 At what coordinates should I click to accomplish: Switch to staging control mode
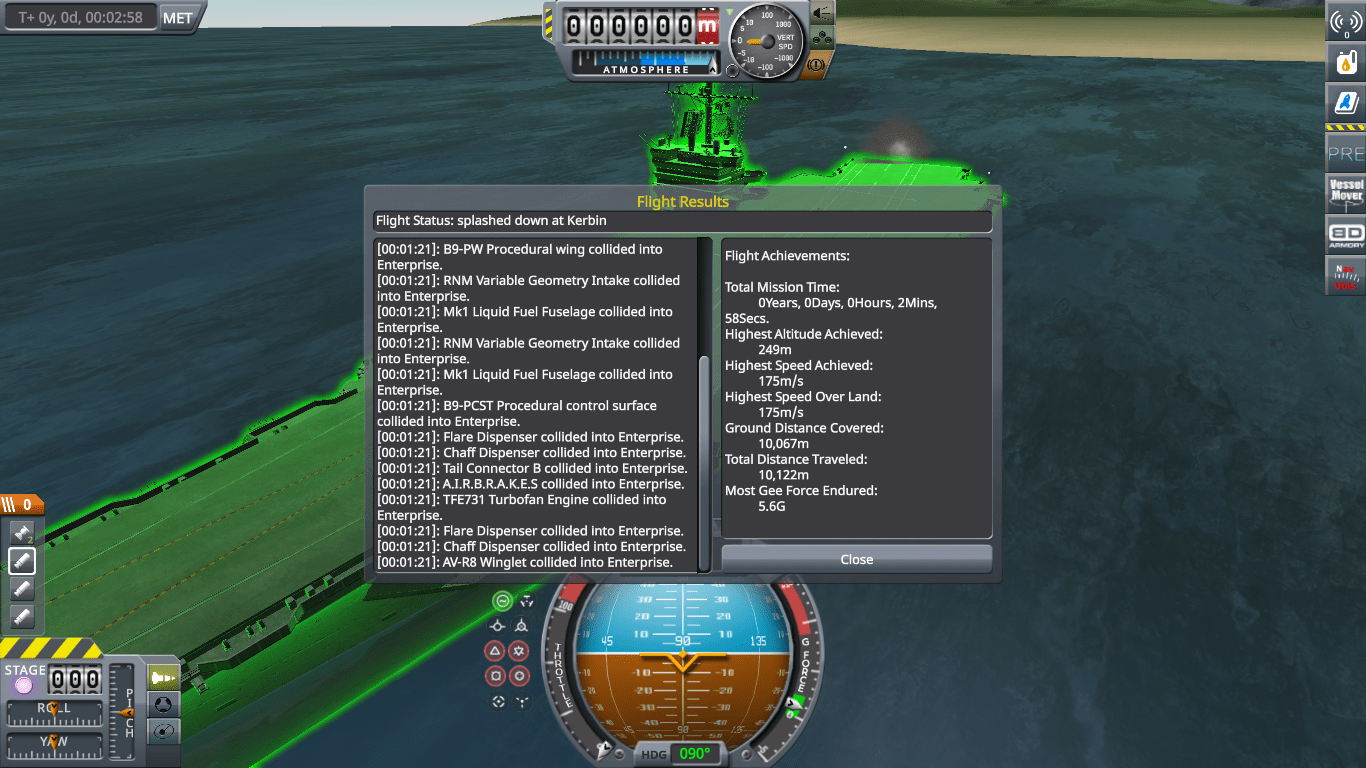(x=162, y=678)
